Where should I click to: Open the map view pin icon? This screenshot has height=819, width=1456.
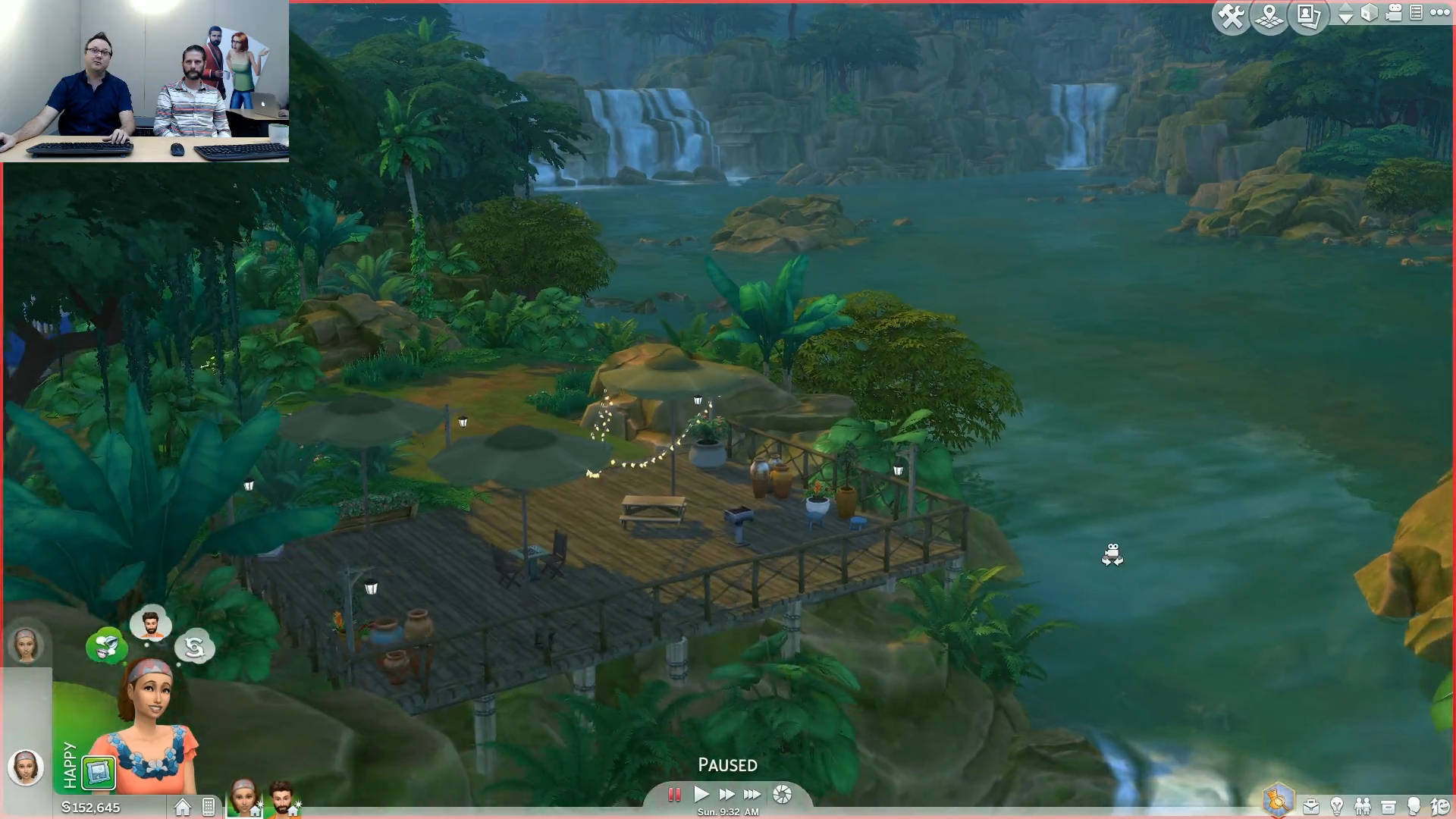click(1269, 16)
